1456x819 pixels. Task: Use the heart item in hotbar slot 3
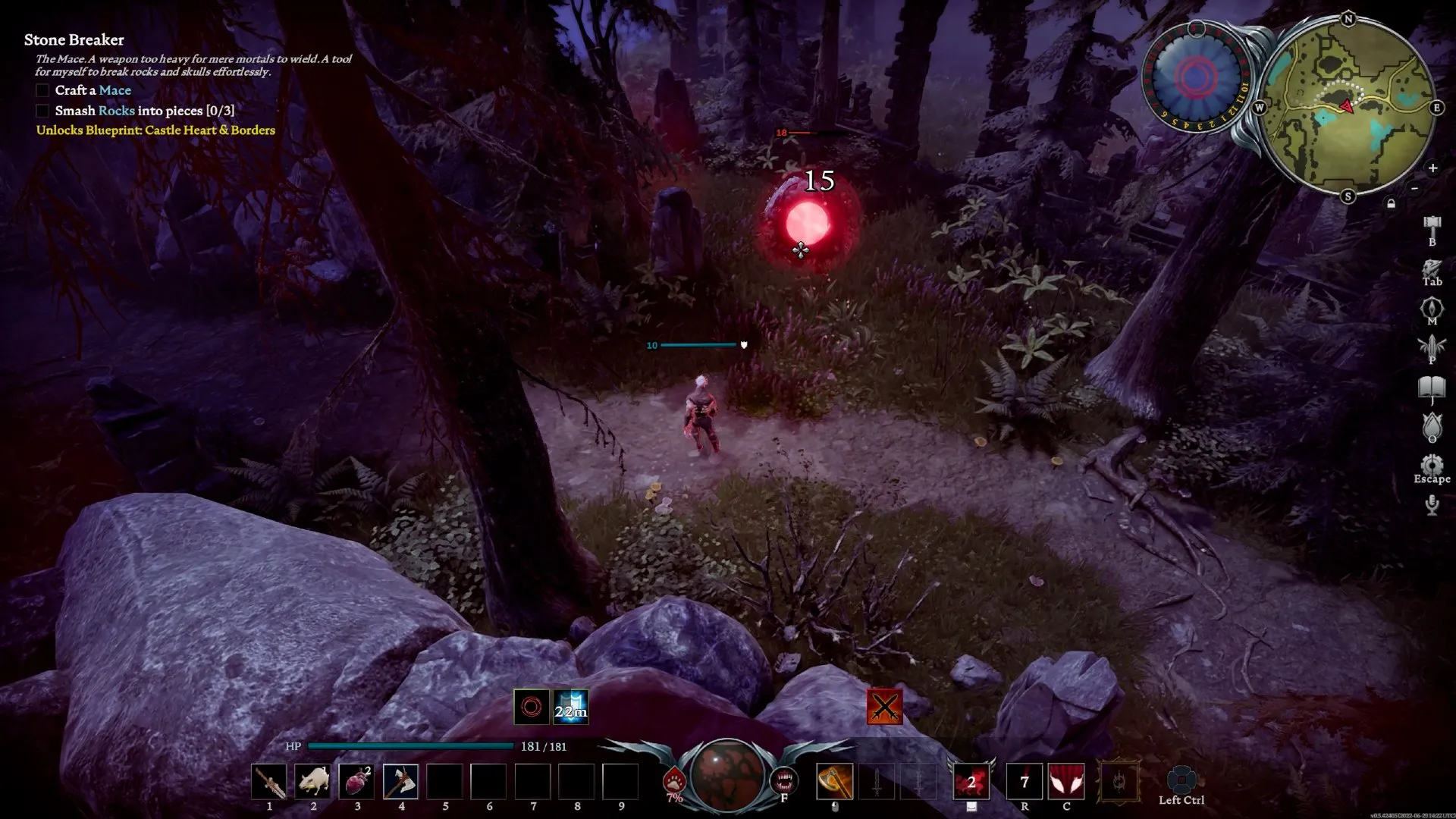pyautogui.click(x=357, y=782)
